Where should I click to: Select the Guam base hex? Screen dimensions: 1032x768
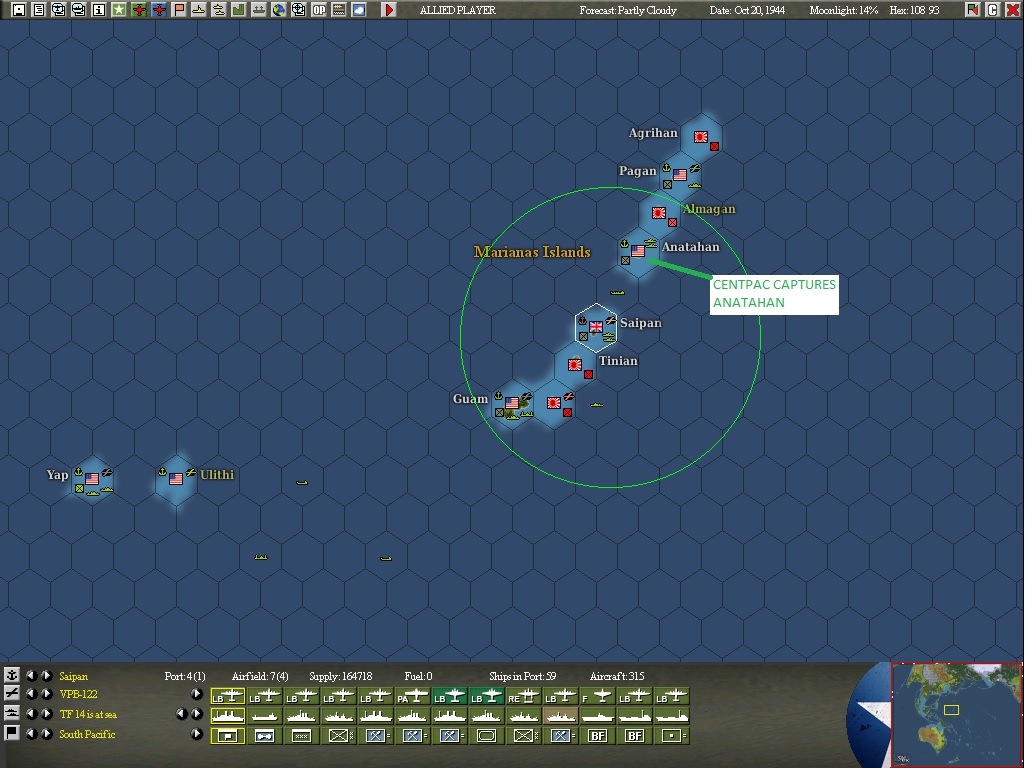(512, 402)
